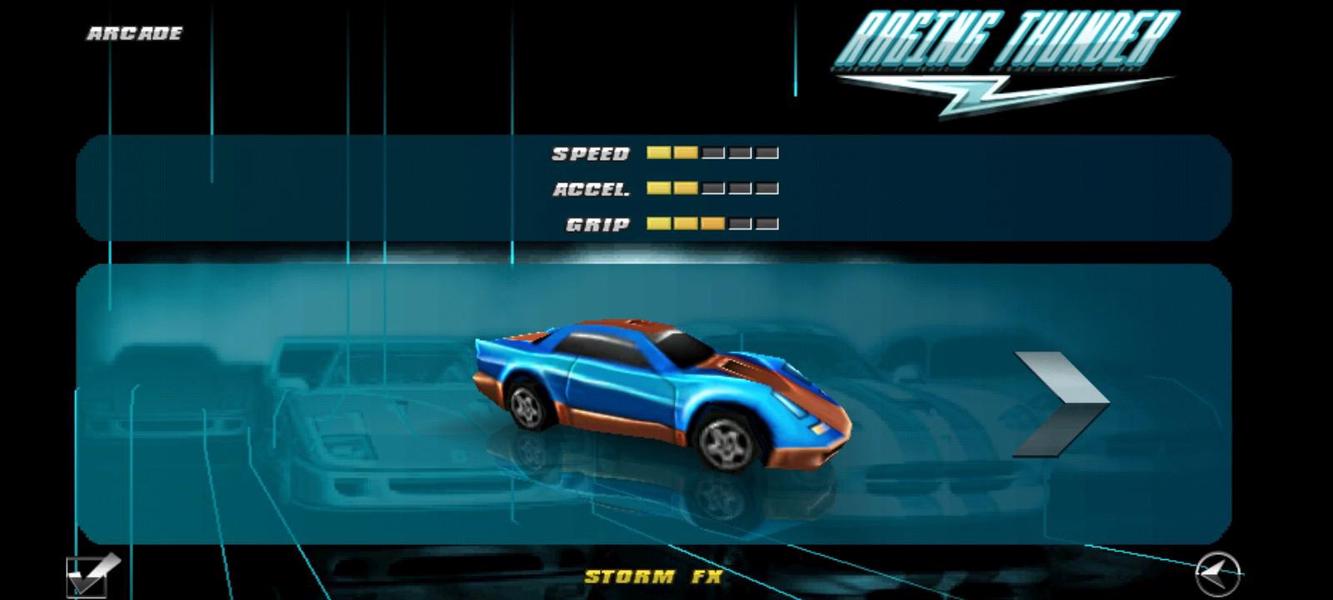Show the next car with the right arrow
This screenshot has width=1333, height=600.
[1060, 403]
